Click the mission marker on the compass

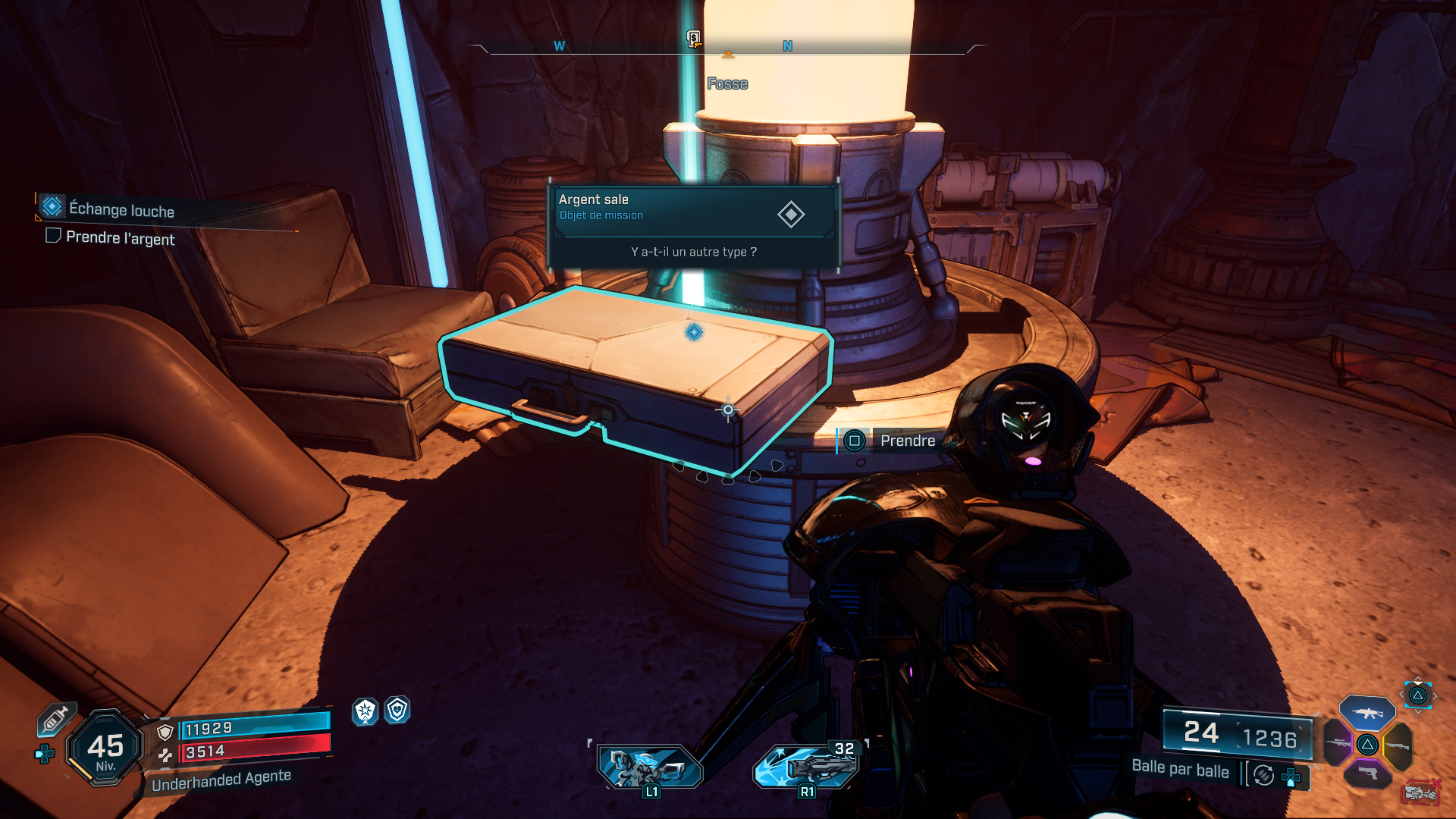point(693,39)
